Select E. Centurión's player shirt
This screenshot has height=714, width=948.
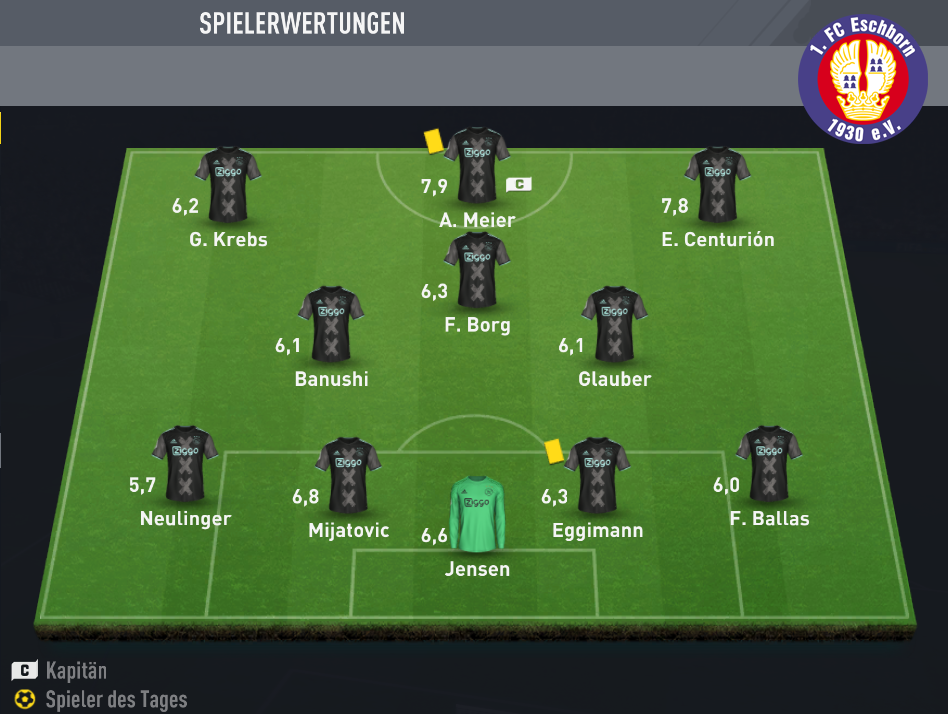pyautogui.click(x=717, y=185)
